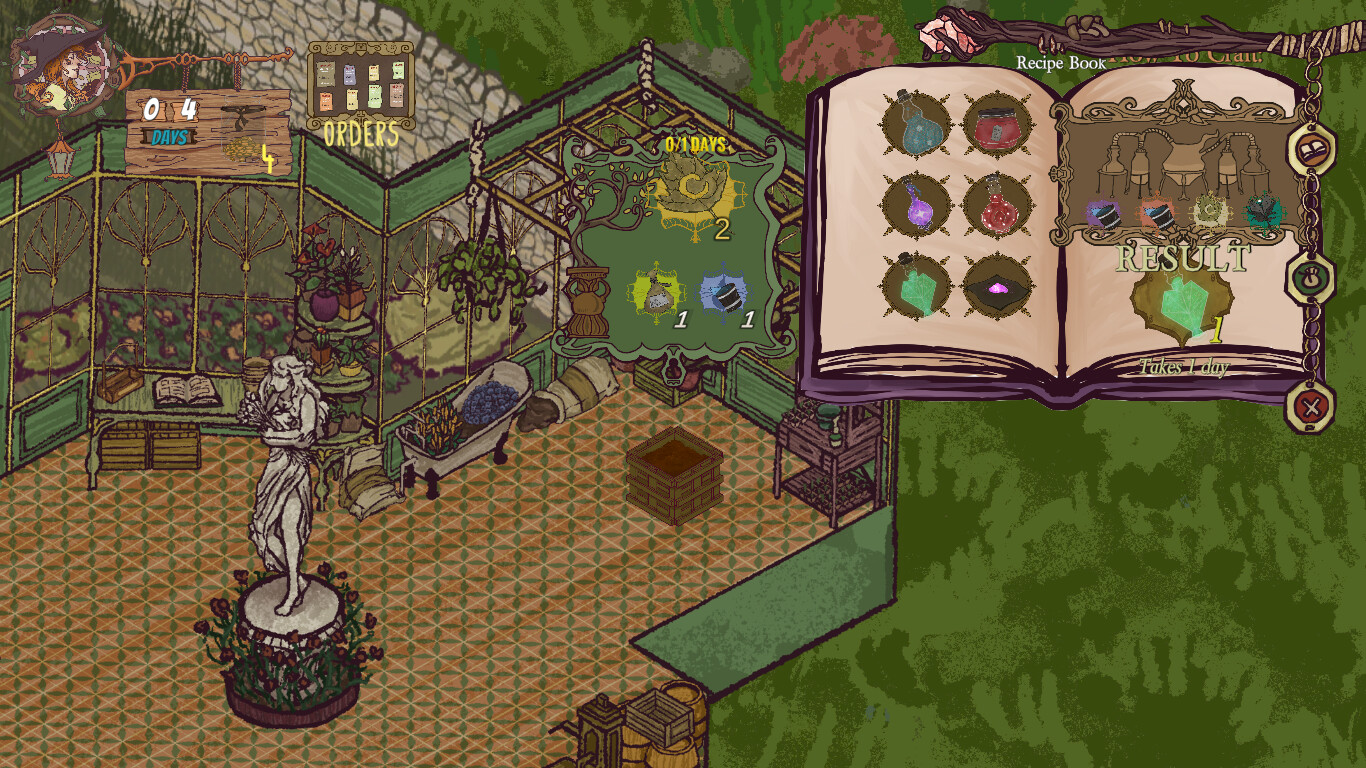Select the orange bucket ingredient
This screenshot has width=1366, height=768.
click(1157, 215)
